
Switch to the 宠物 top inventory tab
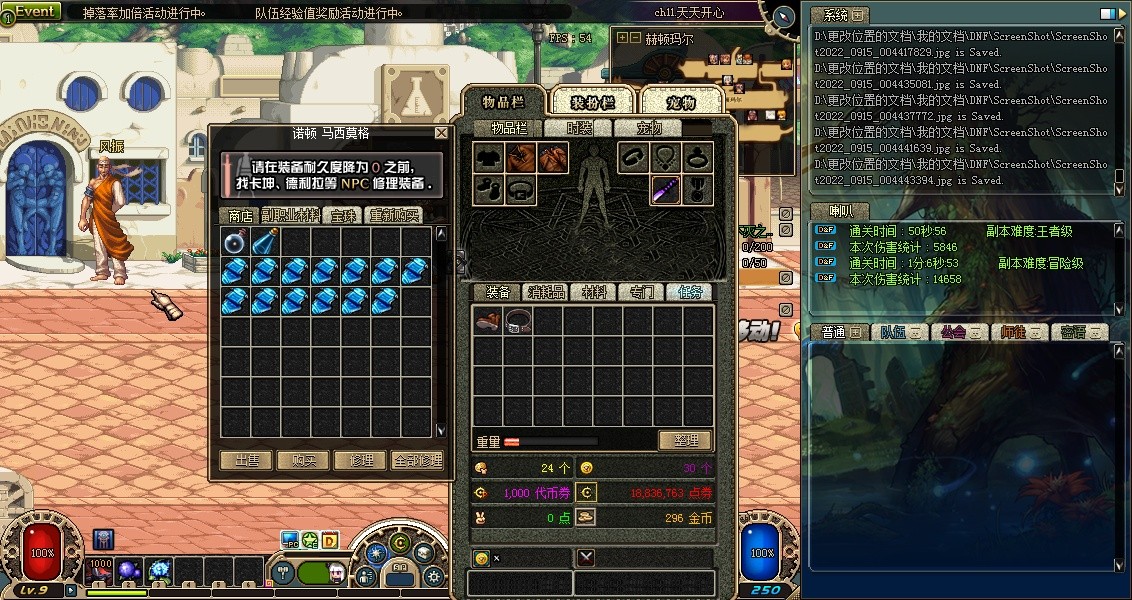coord(681,102)
